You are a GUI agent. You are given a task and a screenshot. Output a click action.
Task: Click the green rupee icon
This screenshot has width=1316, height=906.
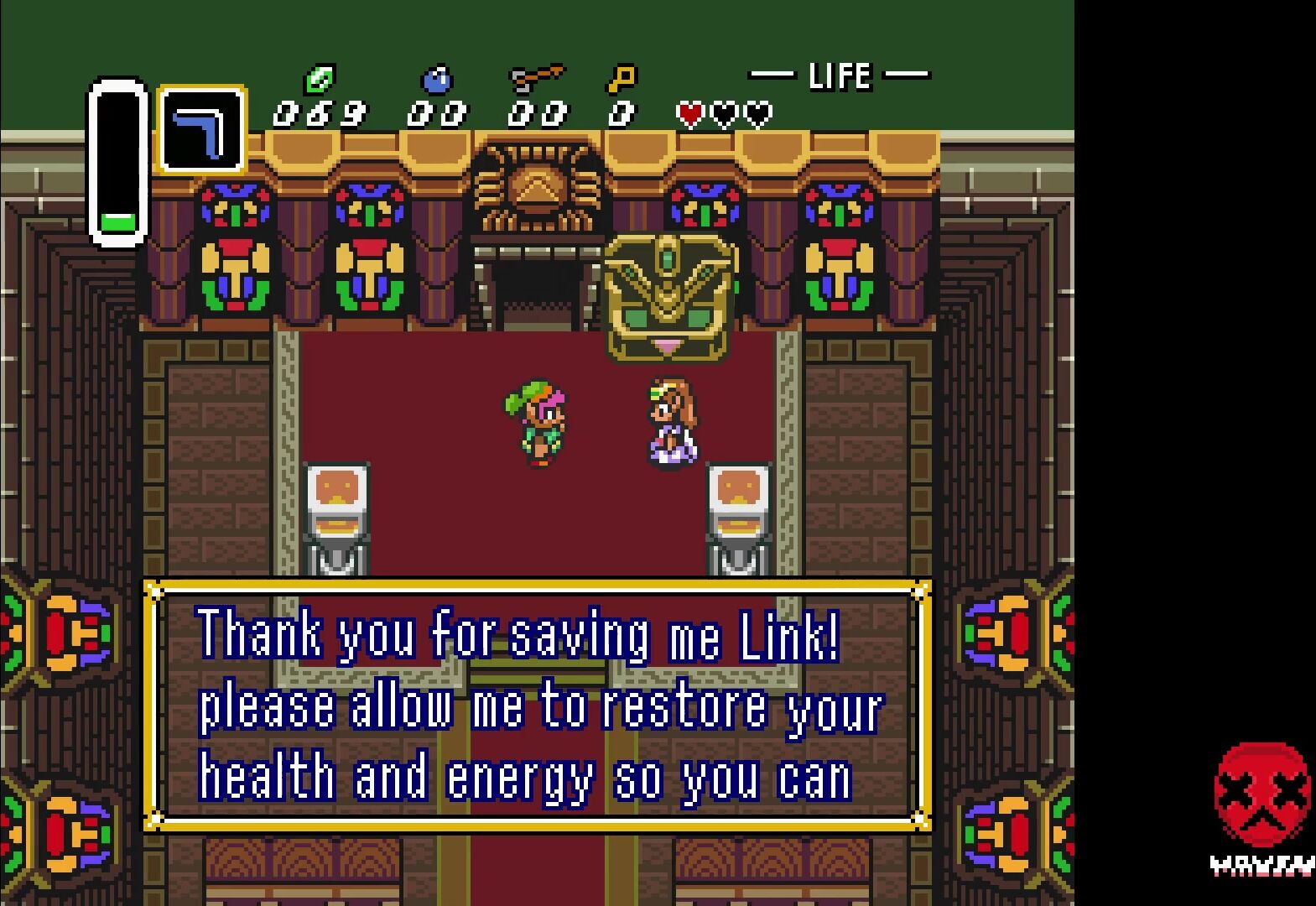[x=319, y=81]
